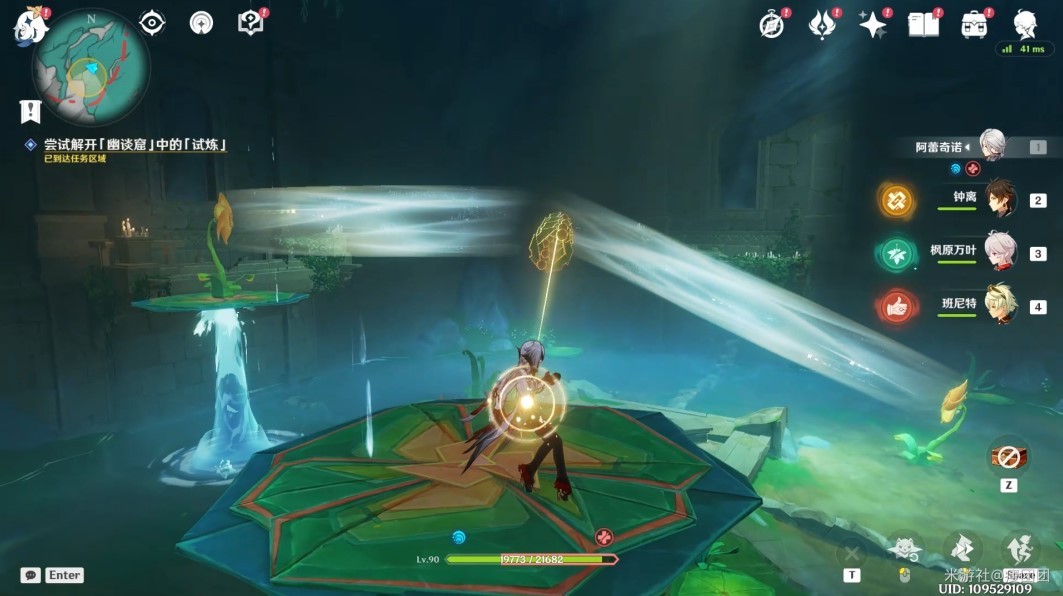Click the eye-shaped icon beside the minimap
Viewport: 1063px width, 596px height.
152,23
